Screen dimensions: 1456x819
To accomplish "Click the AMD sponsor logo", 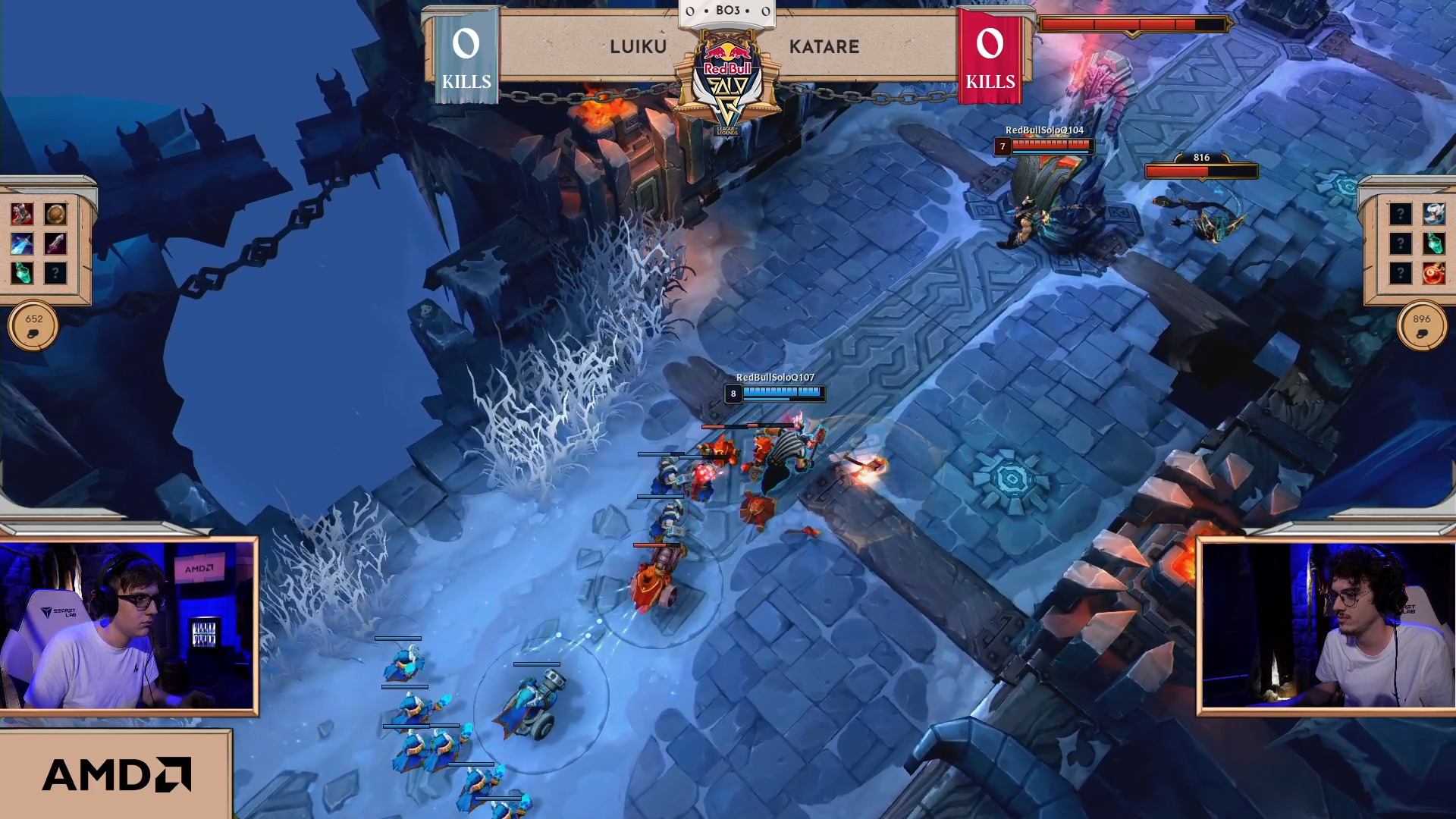I will (x=116, y=774).
